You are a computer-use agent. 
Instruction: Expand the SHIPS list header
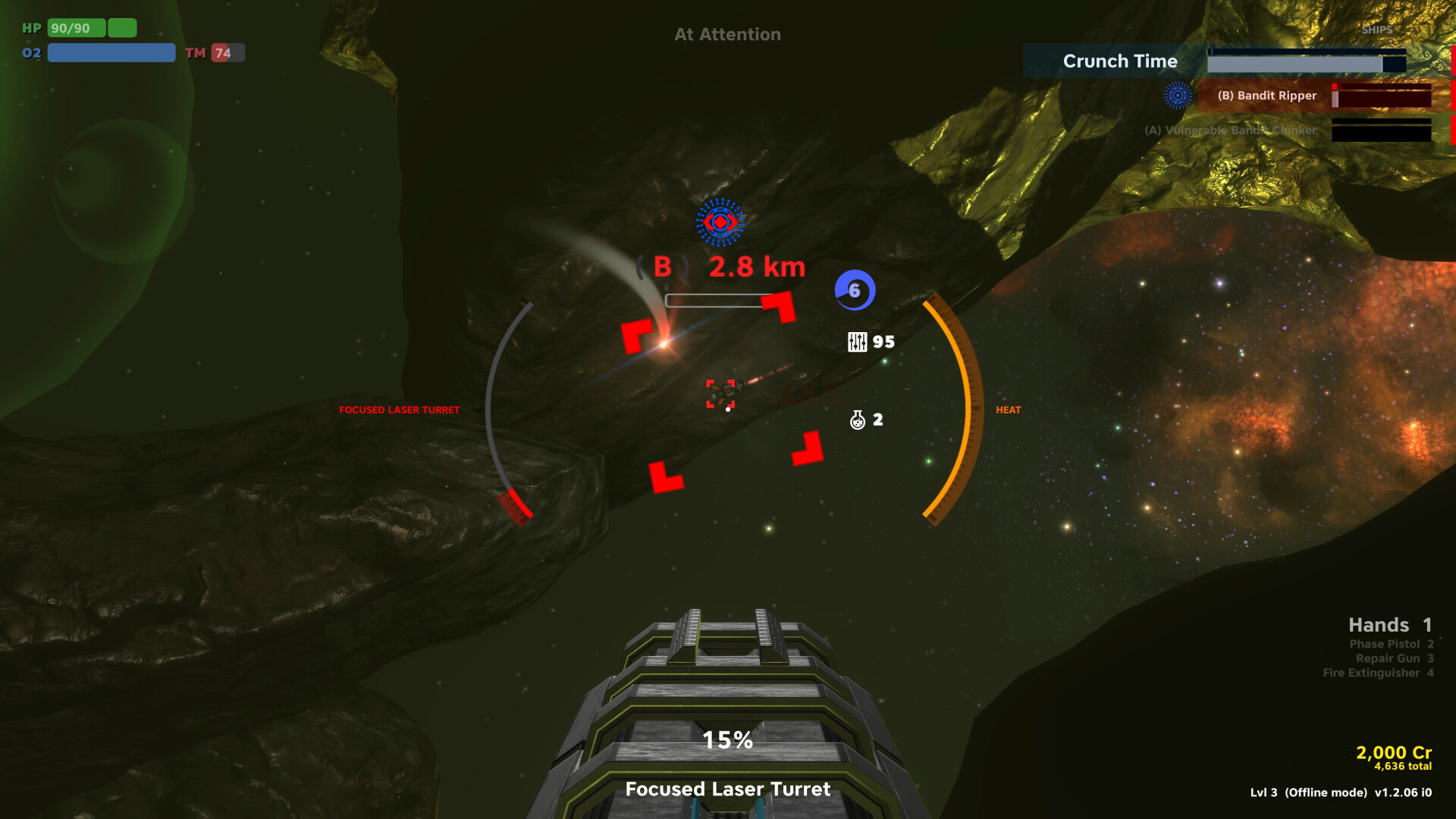[x=1379, y=30]
